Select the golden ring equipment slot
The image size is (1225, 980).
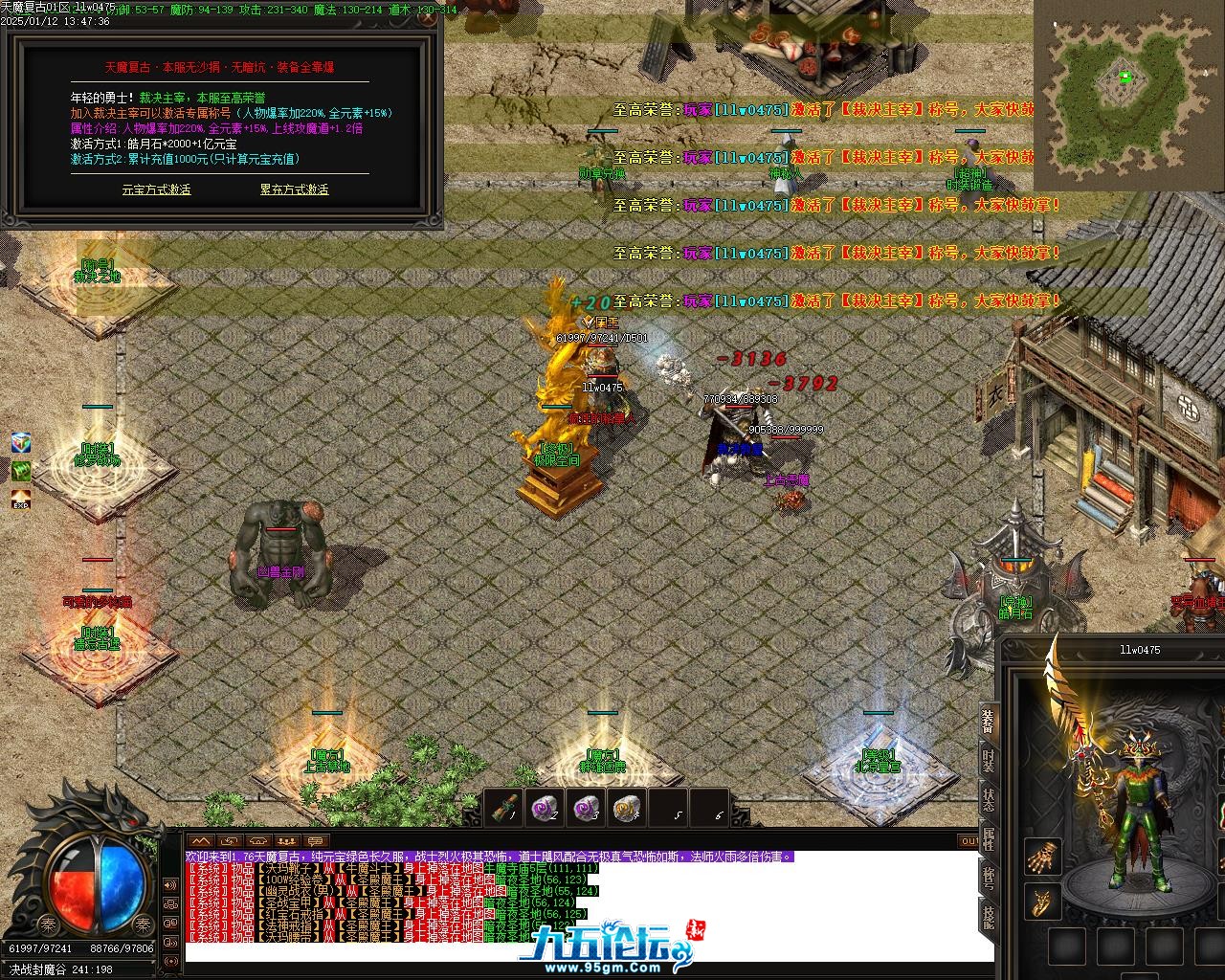1041,901
